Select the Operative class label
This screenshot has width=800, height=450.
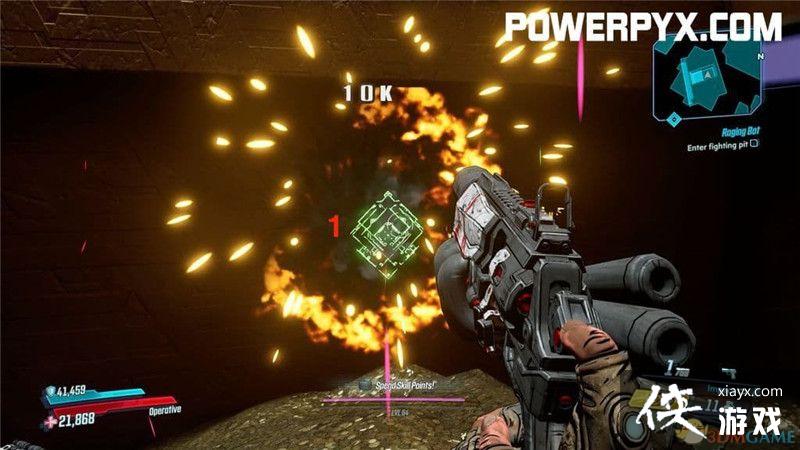163,410
